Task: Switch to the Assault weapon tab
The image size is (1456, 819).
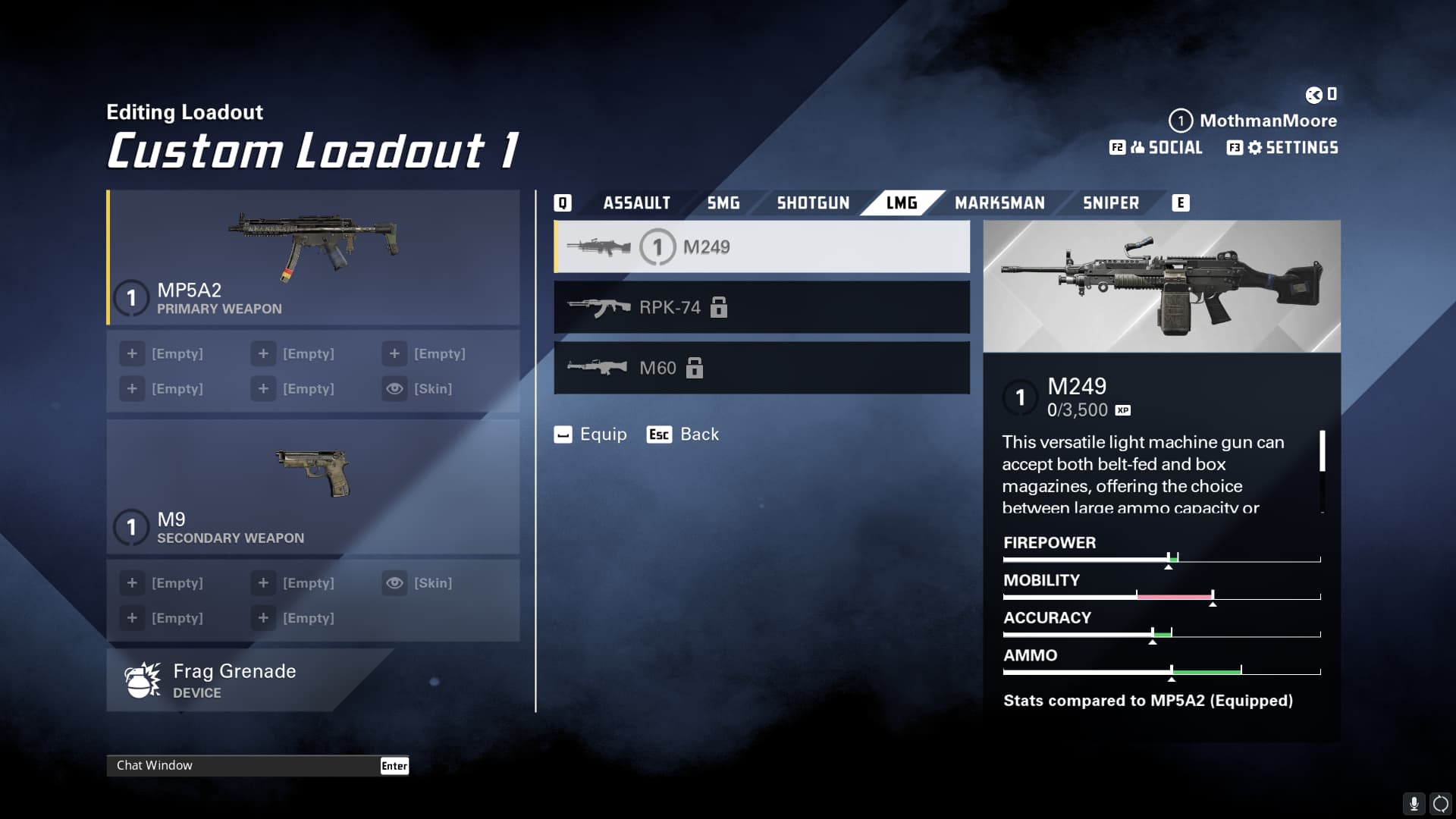Action: click(x=636, y=203)
